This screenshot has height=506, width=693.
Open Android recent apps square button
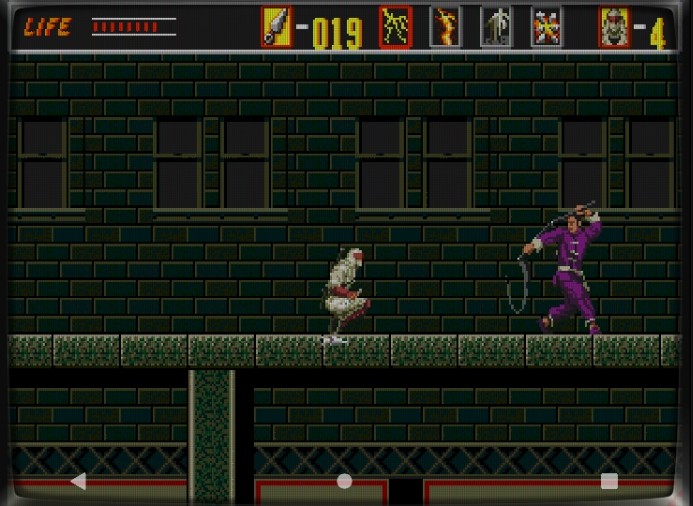[x=609, y=481]
